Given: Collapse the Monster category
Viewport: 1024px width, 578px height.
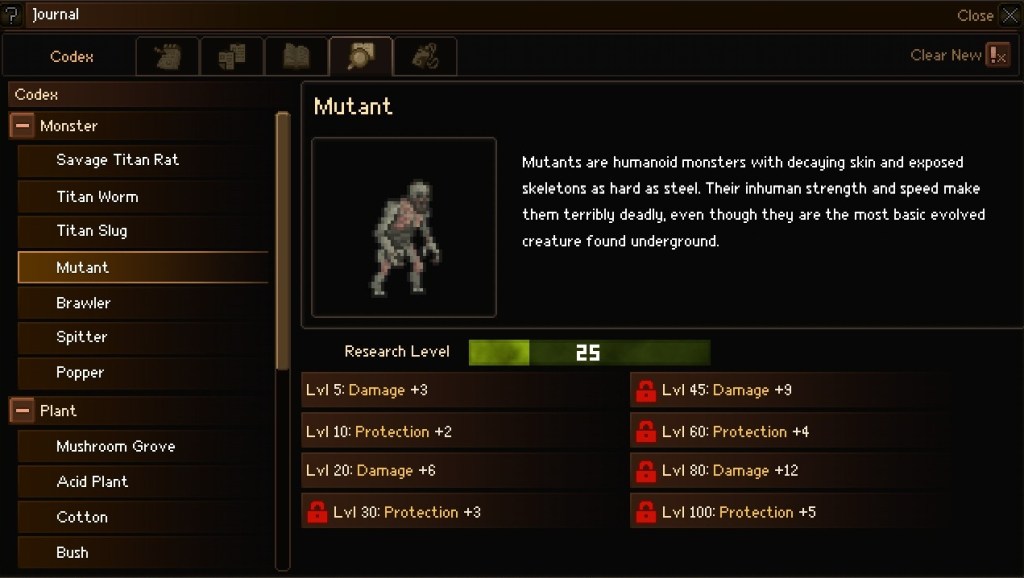Looking at the screenshot, I should coord(22,127).
